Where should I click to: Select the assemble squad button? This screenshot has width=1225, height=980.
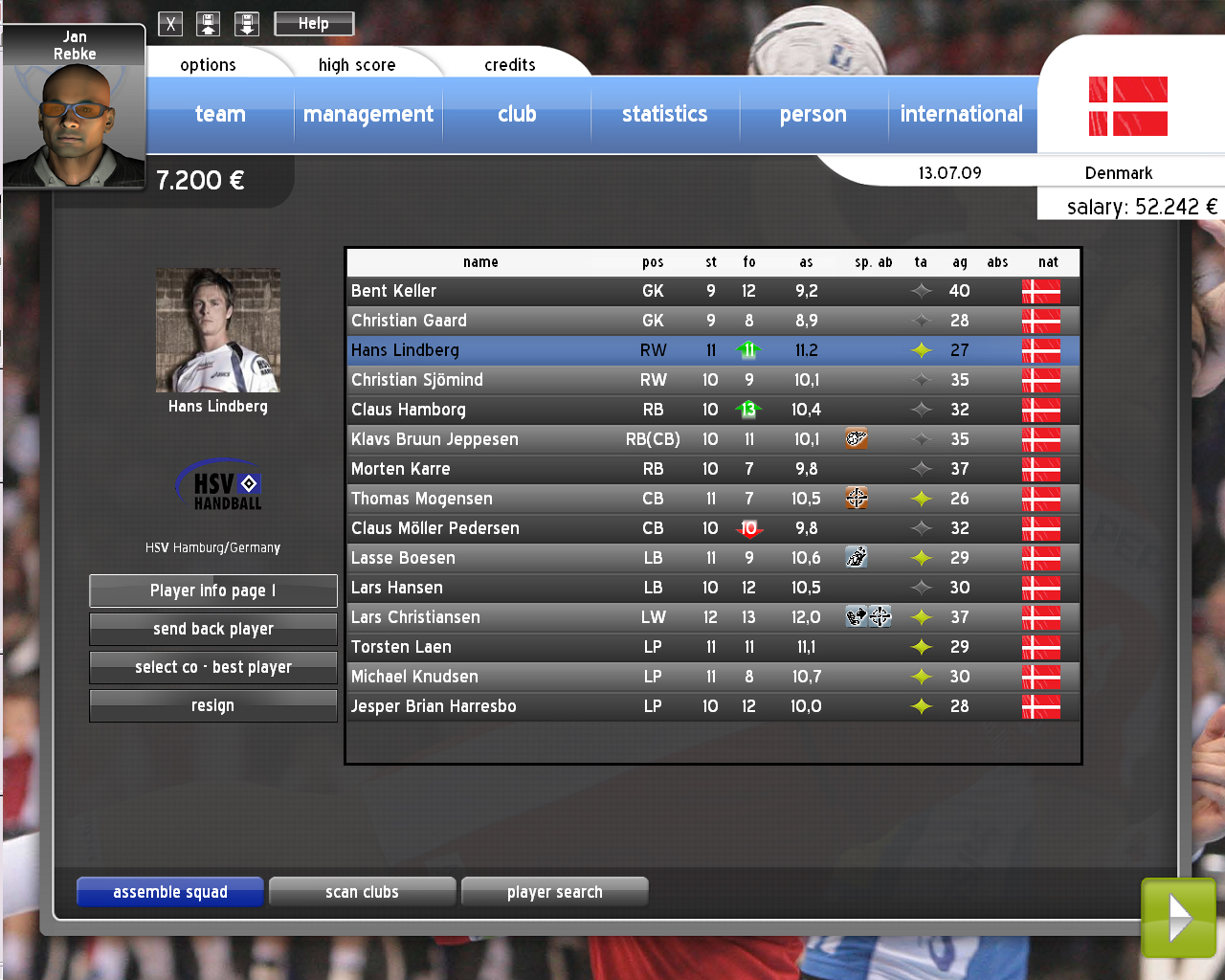pyautogui.click(x=170, y=892)
